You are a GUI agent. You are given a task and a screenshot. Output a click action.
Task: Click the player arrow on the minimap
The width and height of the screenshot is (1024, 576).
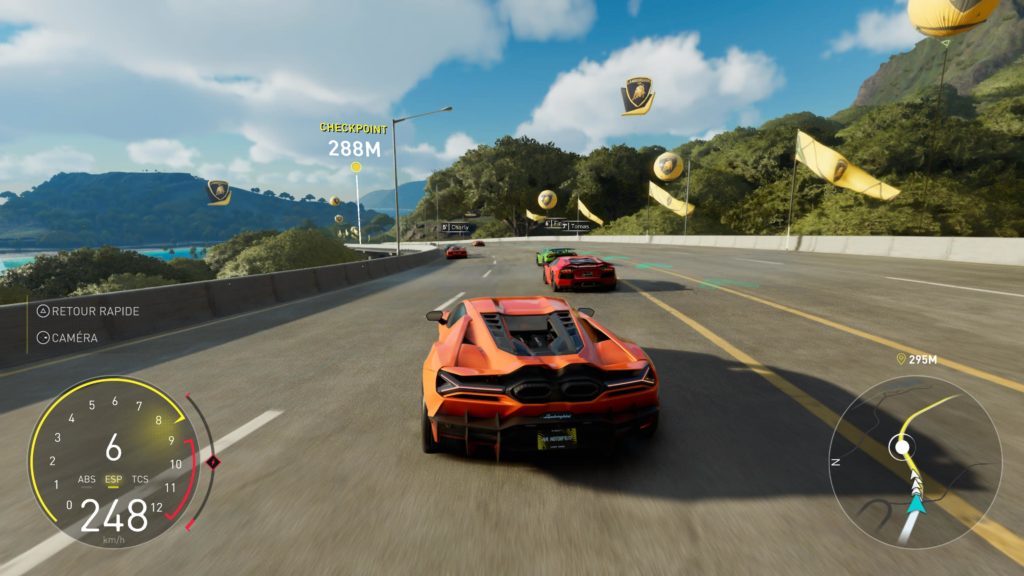click(916, 504)
